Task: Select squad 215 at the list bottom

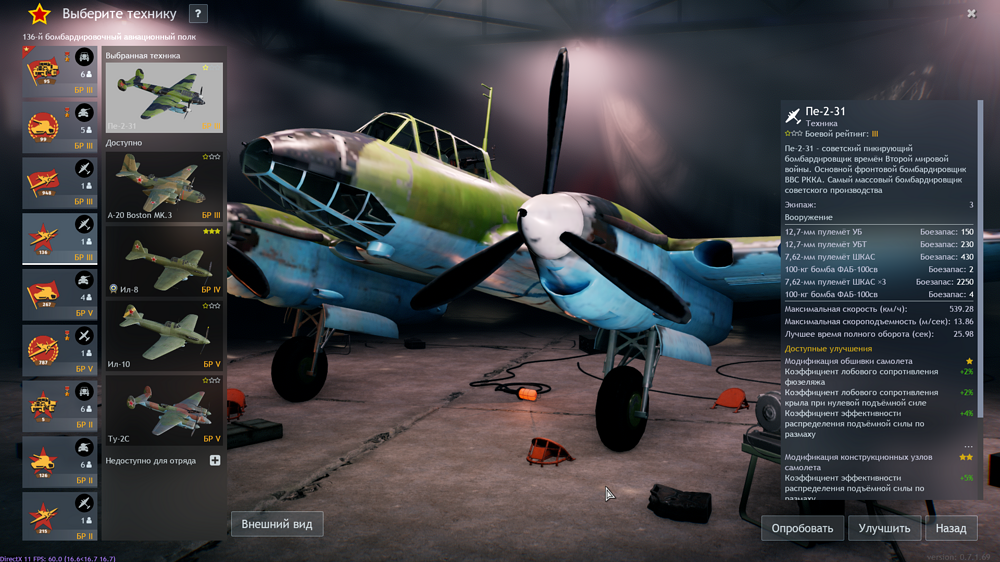Action: click(60, 517)
